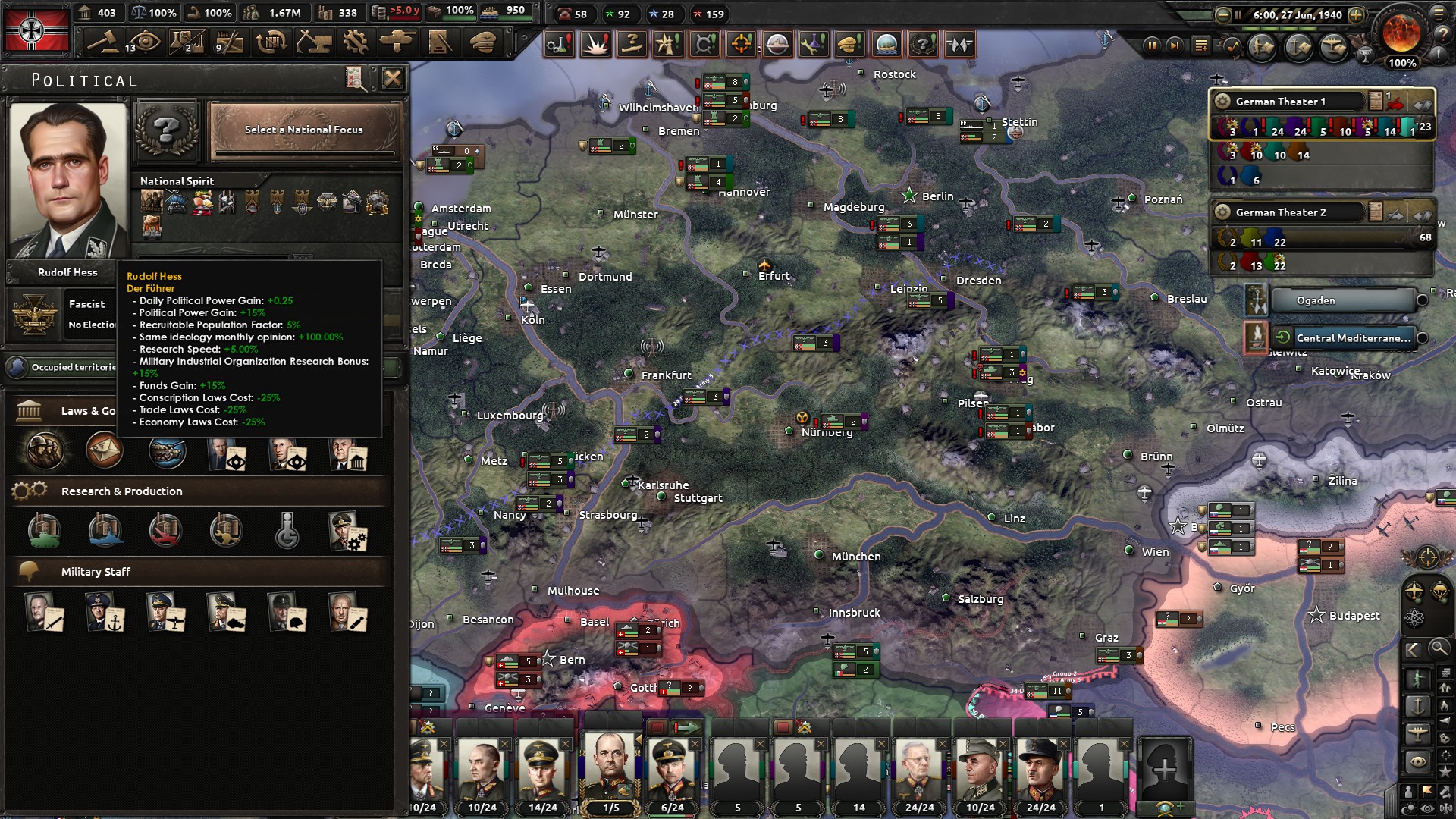
Task: Open the Intelligence Agency eye icon
Action: (144, 42)
